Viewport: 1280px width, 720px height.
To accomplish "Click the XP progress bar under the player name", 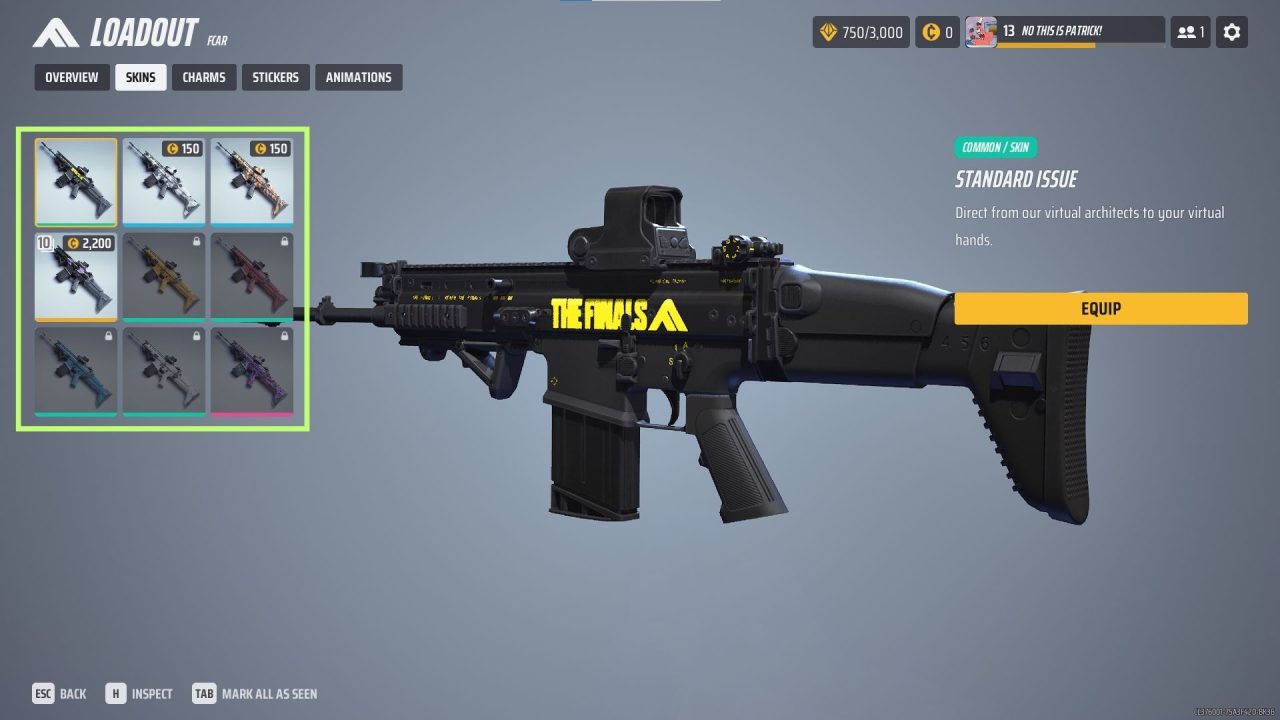I will click(x=1080, y=44).
